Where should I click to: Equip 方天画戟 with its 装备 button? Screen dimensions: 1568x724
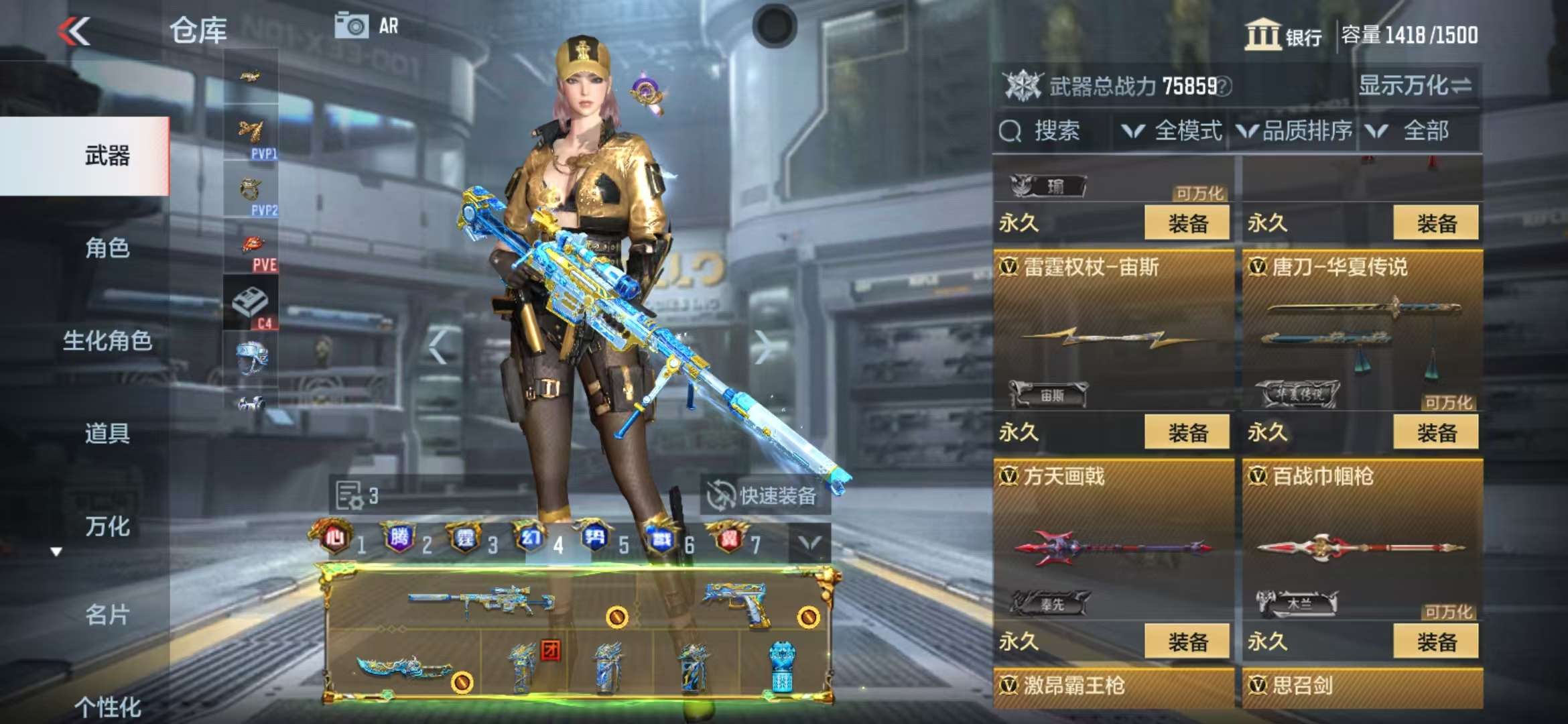1187,642
